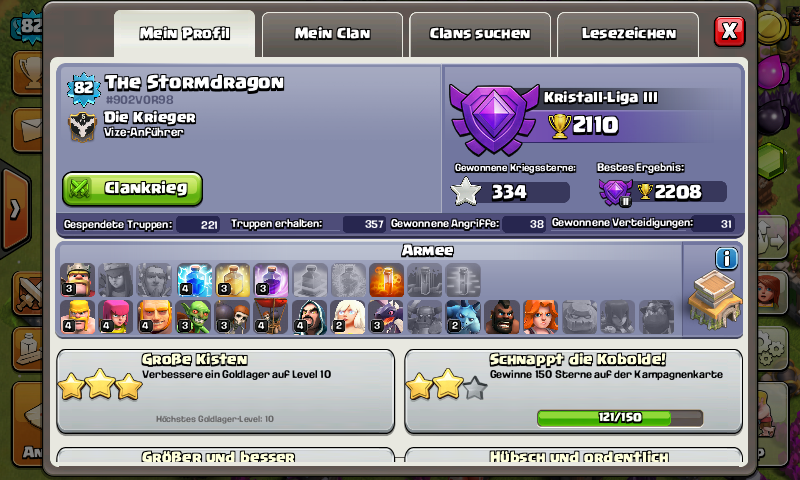800x480 pixels.
Task: Choose the pink-haired Archer troop icon
Action: pyautogui.click(x=116, y=317)
